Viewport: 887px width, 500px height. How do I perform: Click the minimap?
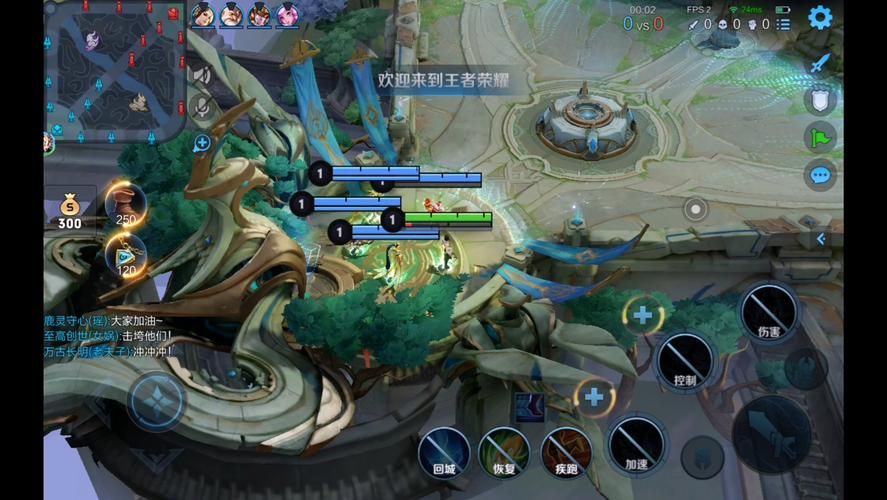click(x=114, y=71)
